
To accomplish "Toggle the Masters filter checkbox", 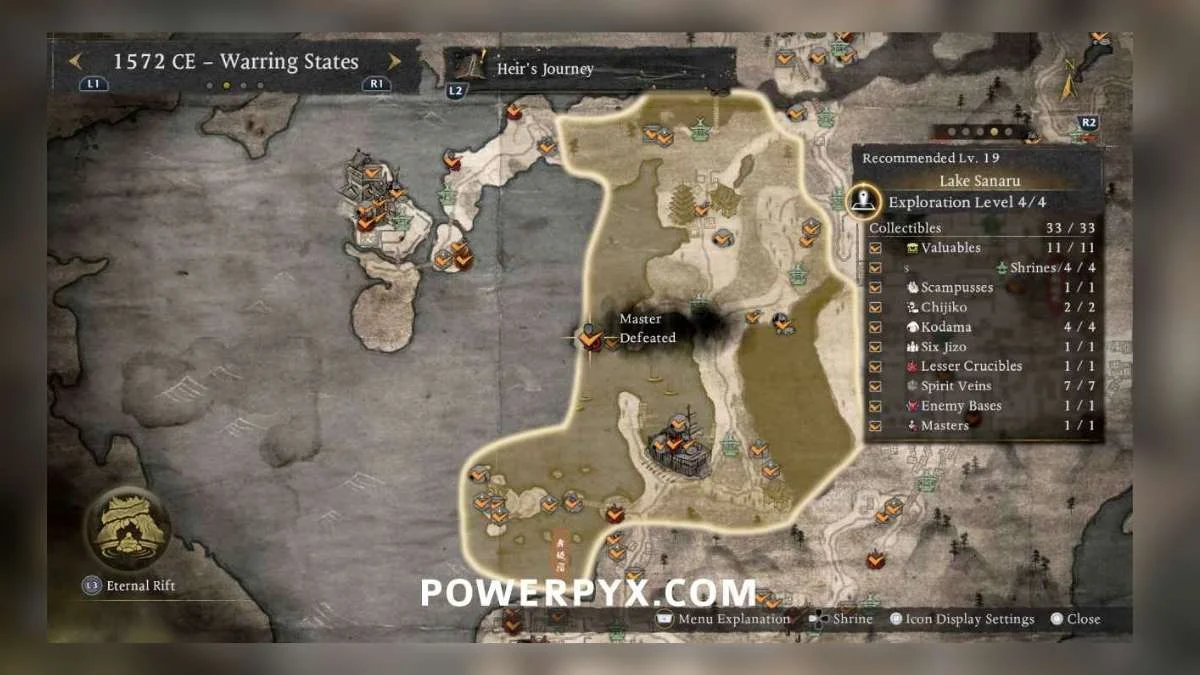I will [876, 425].
